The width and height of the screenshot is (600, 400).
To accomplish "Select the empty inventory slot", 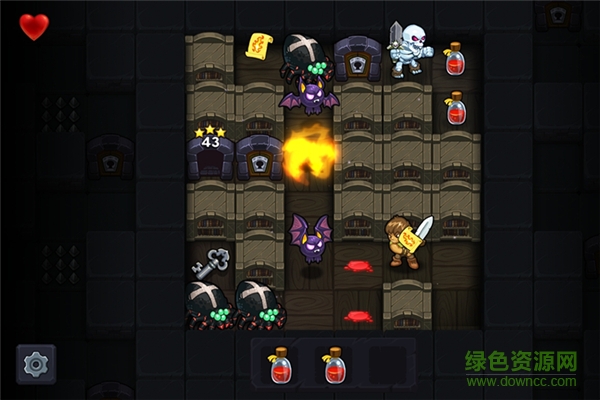I will (387, 365).
